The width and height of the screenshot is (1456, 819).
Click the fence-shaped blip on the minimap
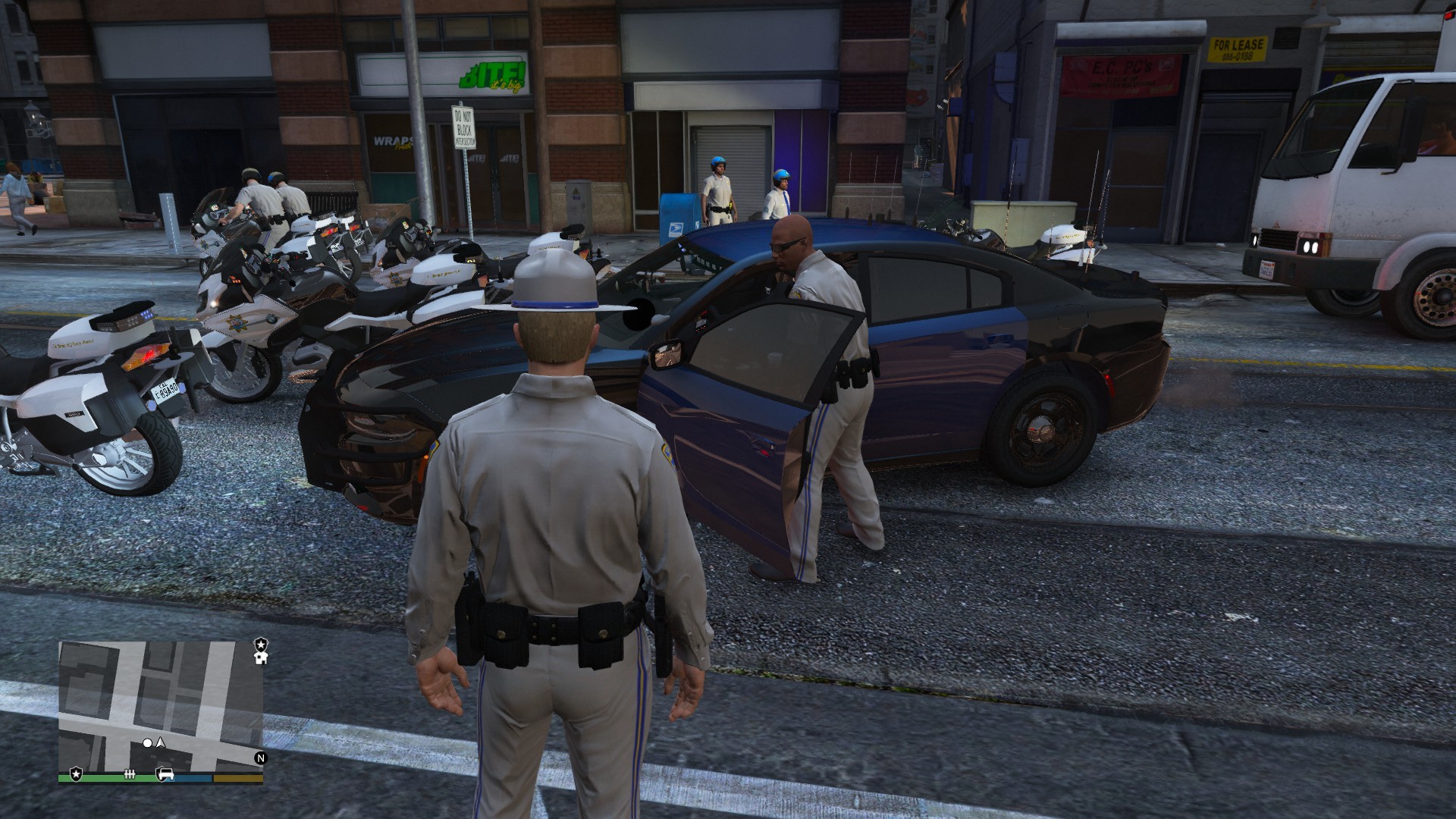130,773
